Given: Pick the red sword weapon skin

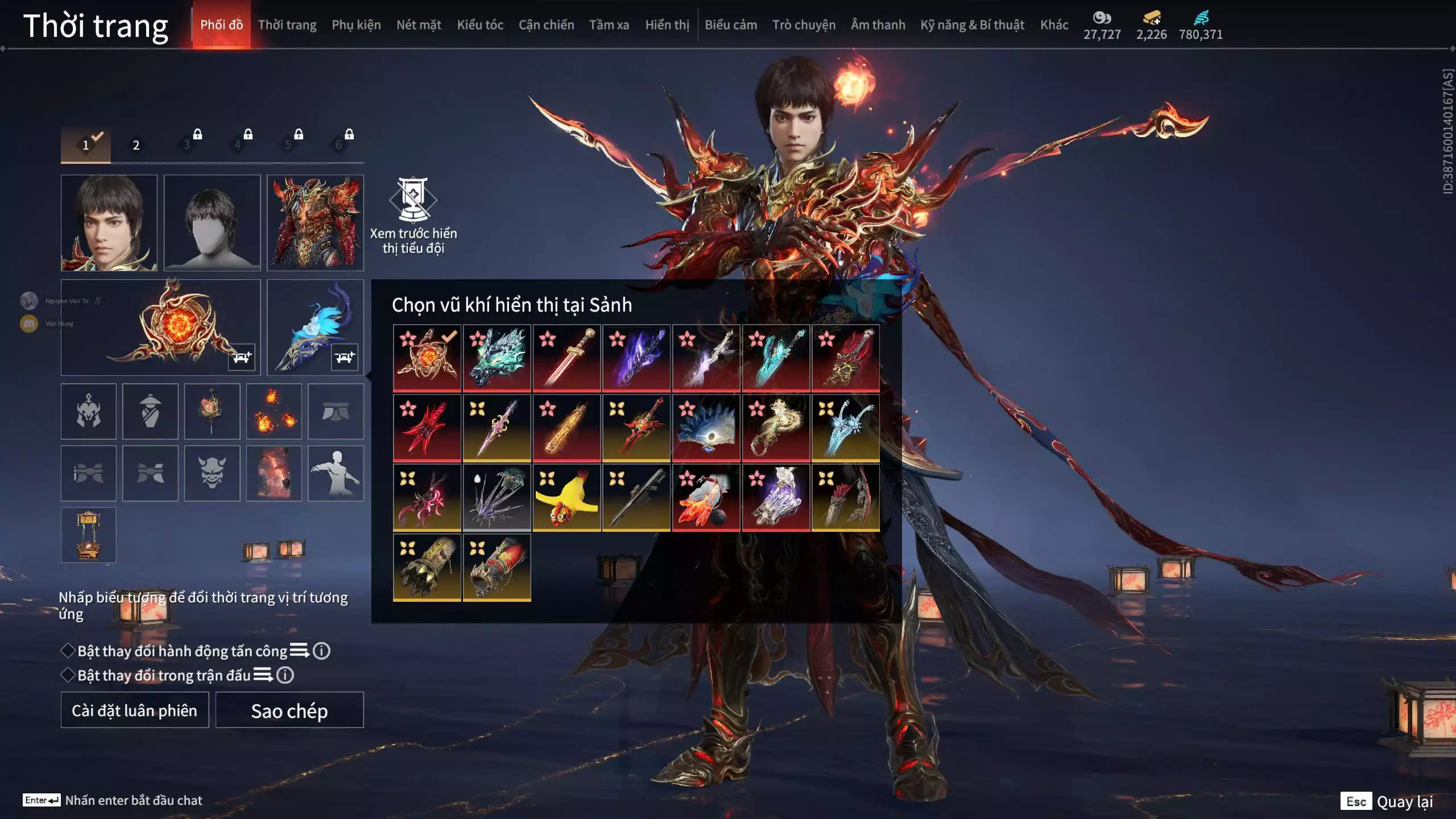Looking at the screenshot, I should click(x=566, y=358).
